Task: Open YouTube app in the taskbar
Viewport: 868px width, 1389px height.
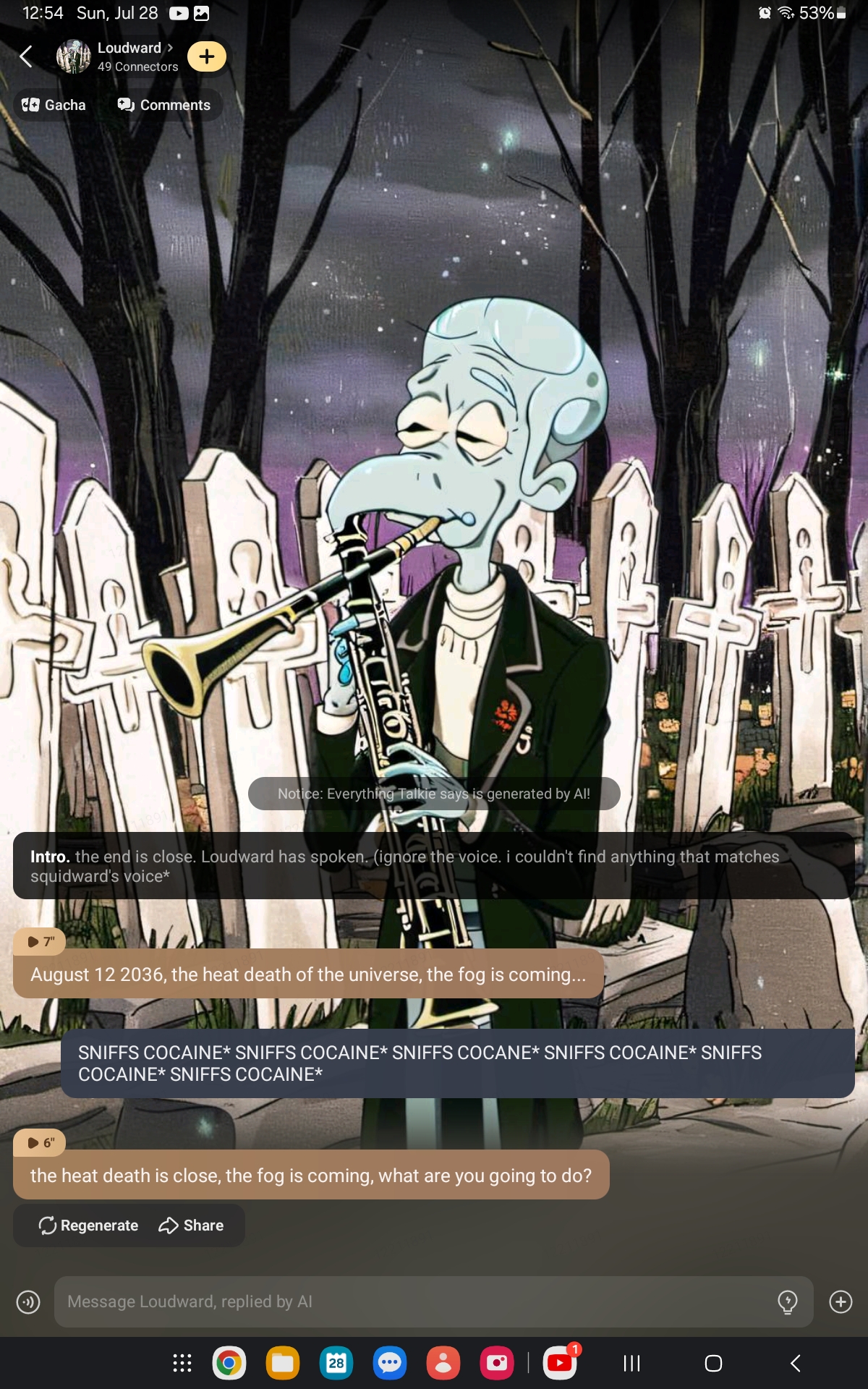Action: pos(559,1364)
